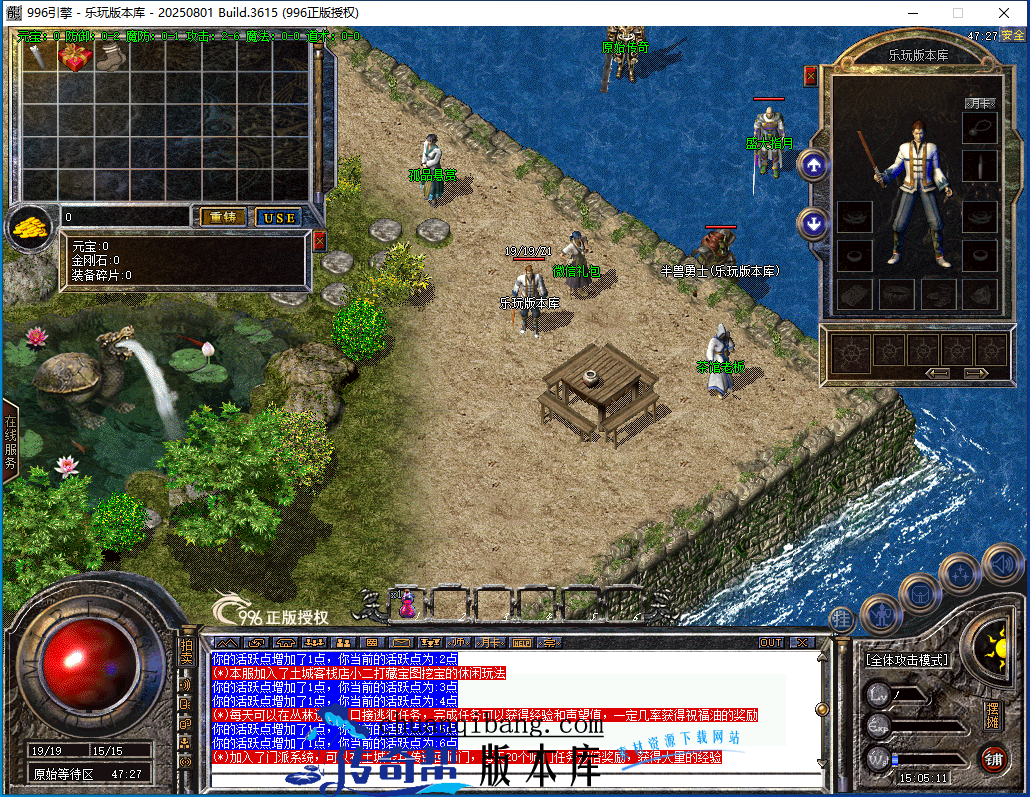Click the OUT button on the chat bar

click(771, 642)
